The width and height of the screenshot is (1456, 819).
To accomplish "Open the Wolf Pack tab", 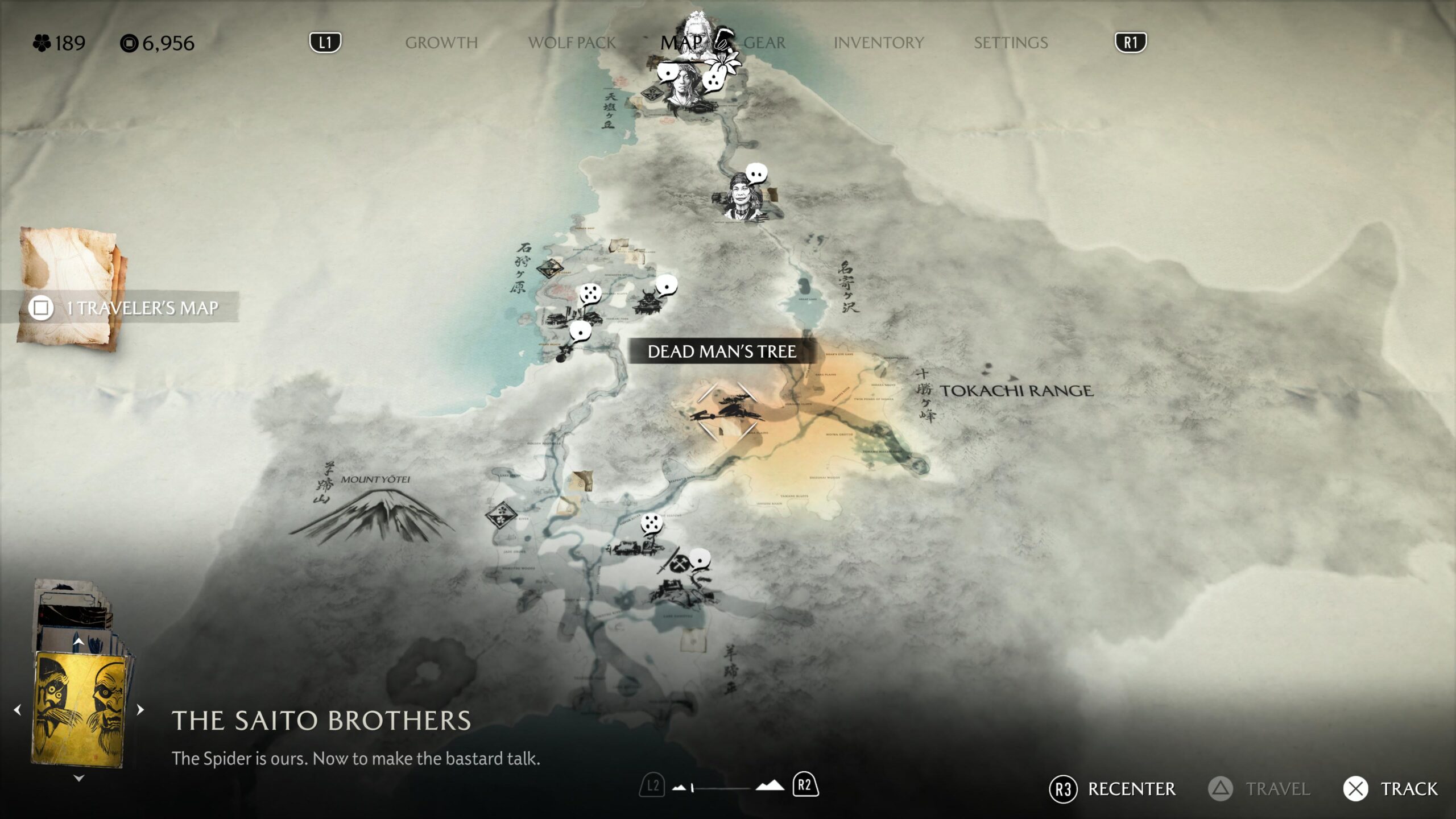I will 572,43.
